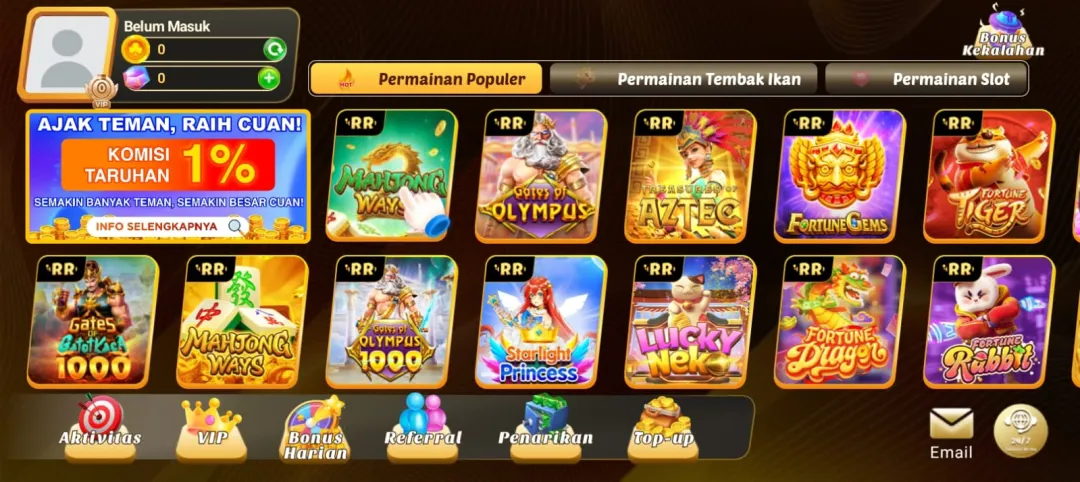Go to Bonus Harian rewards

[x=315, y=428]
